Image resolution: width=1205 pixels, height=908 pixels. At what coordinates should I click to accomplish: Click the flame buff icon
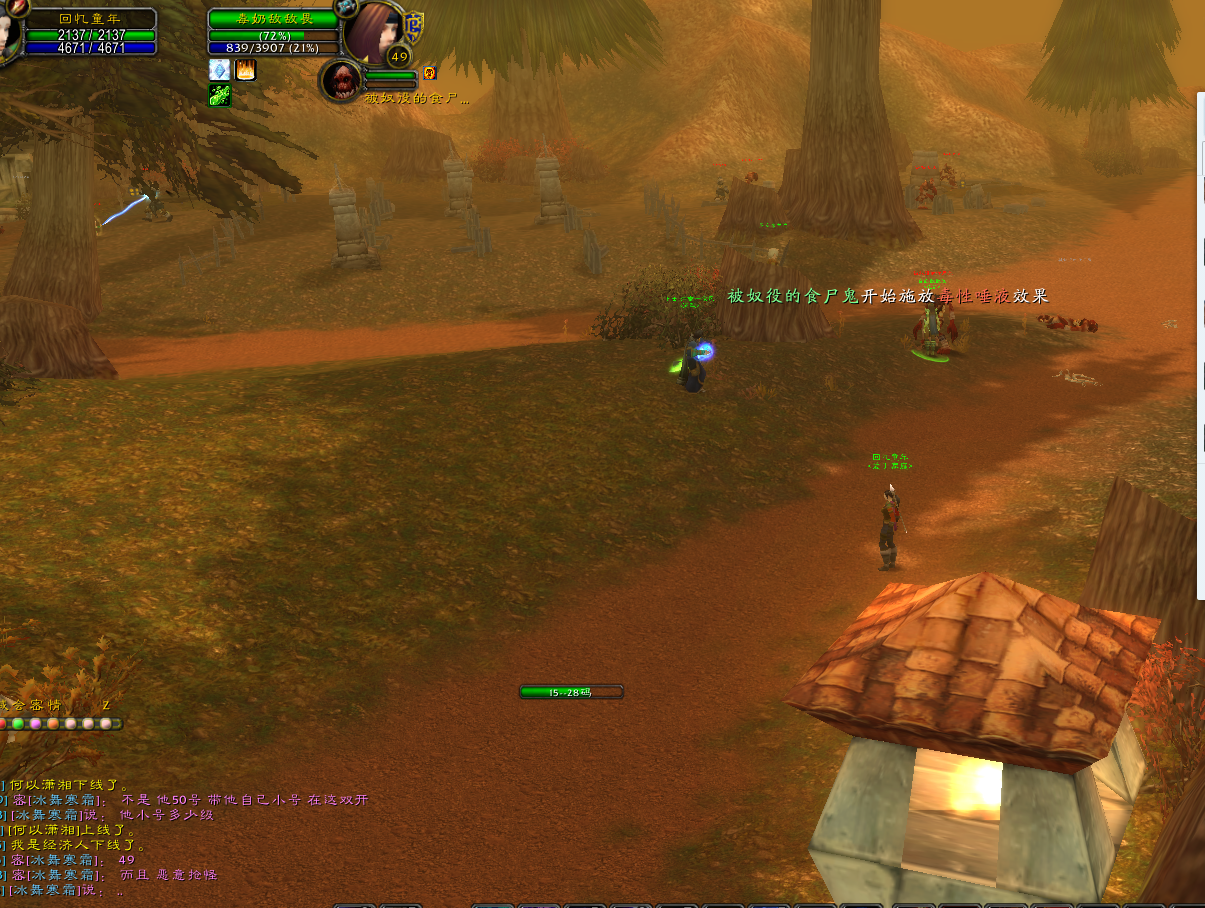[x=245, y=69]
